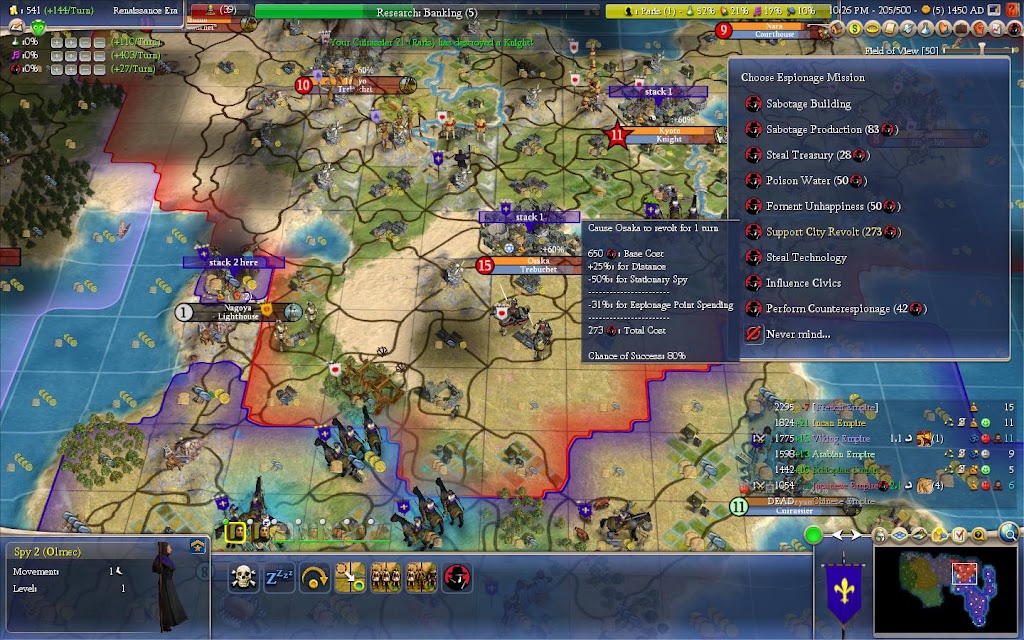Choose the Sabotage Building mission
1024x640 pixels.
pos(808,104)
